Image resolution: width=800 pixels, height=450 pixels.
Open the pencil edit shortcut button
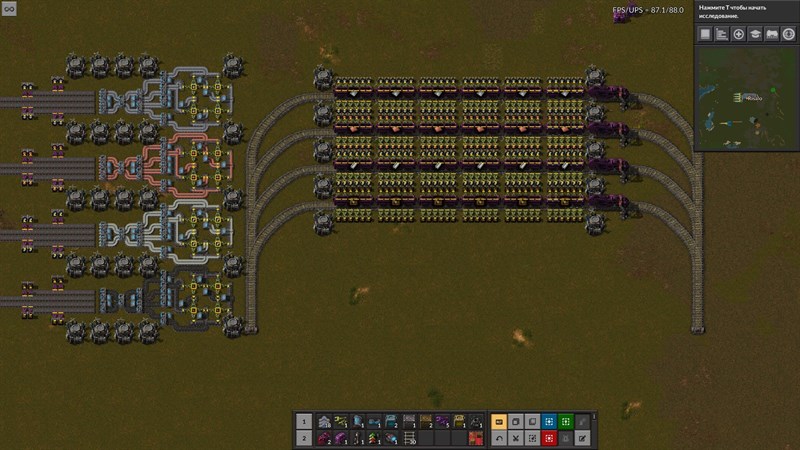(583, 438)
